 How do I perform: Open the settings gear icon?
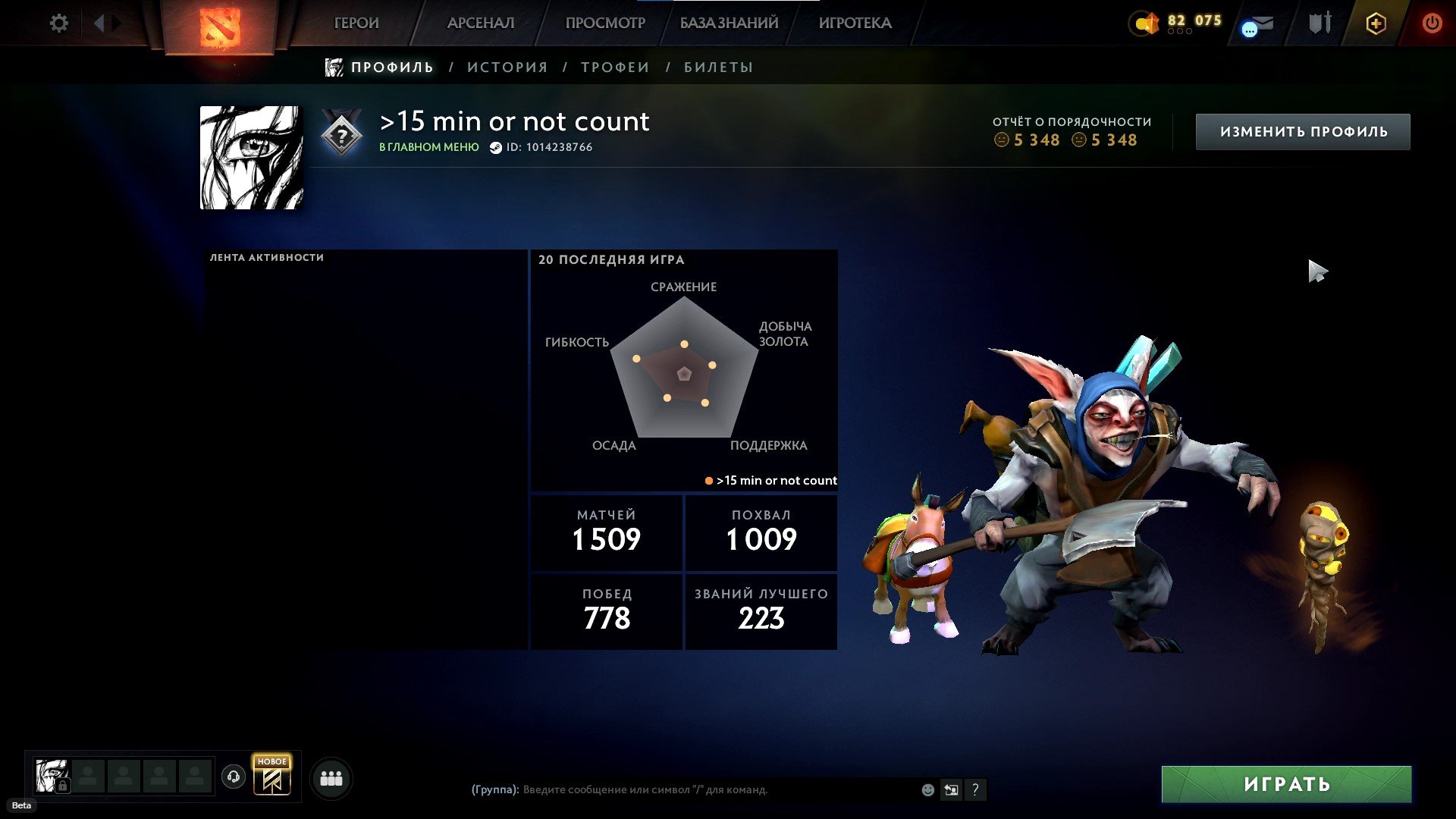(x=58, y=24)
